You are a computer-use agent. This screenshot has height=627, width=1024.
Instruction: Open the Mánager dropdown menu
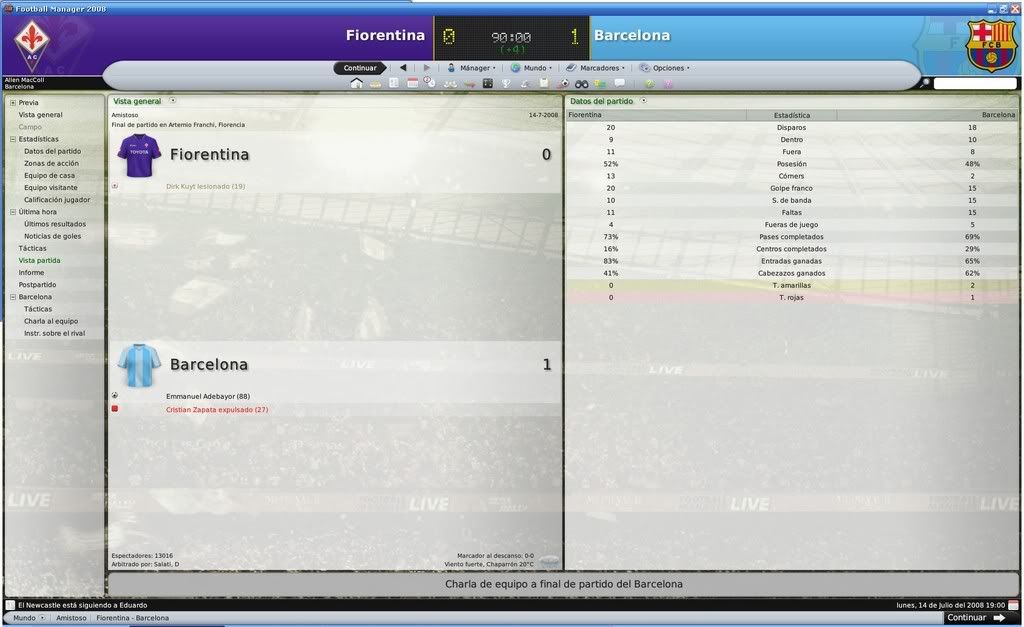click(471, 68)
